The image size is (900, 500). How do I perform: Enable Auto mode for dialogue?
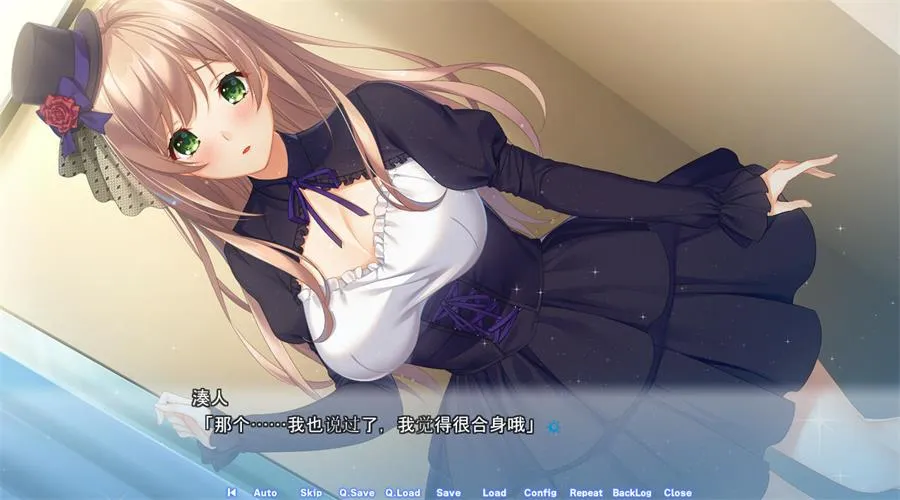tap(265, 492)
